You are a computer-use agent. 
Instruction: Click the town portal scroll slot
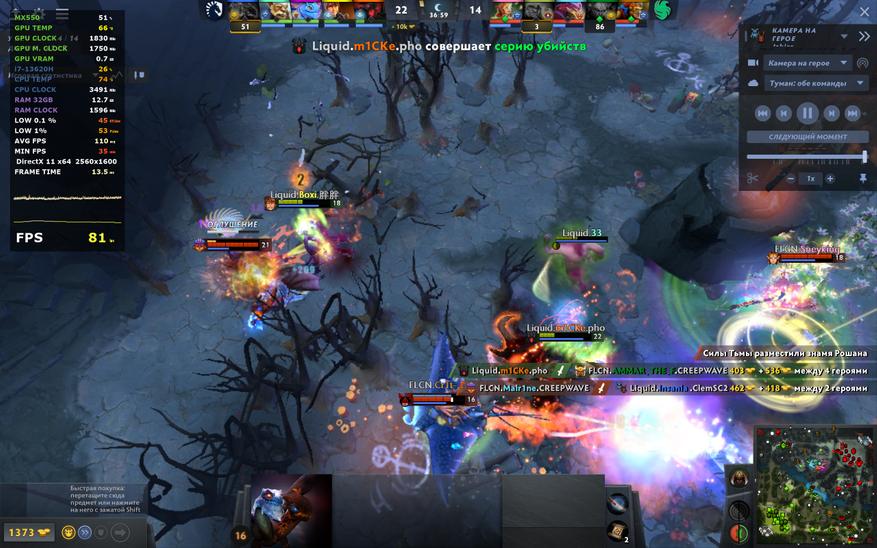pos(617,530)
